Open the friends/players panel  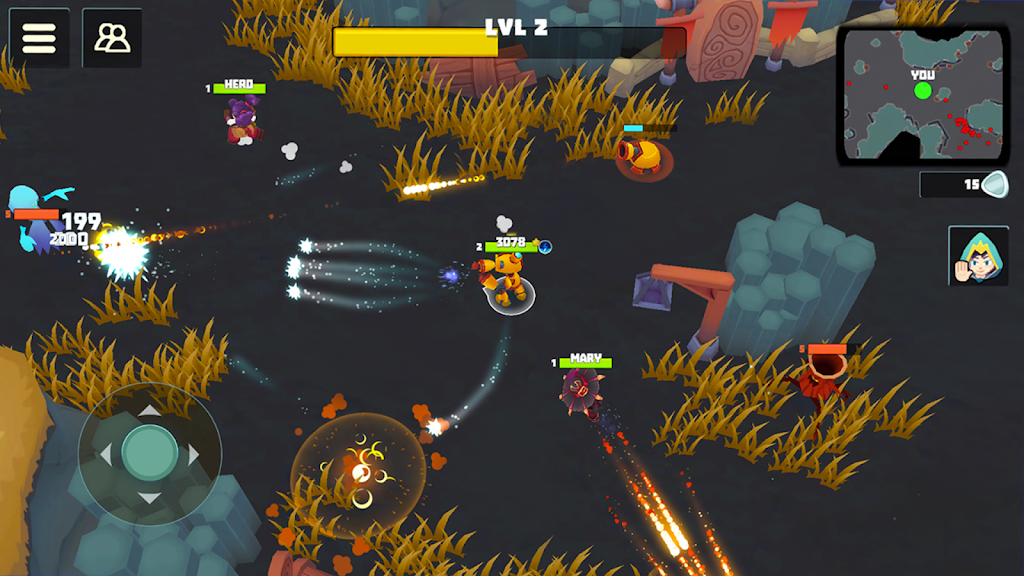(112, 38)
